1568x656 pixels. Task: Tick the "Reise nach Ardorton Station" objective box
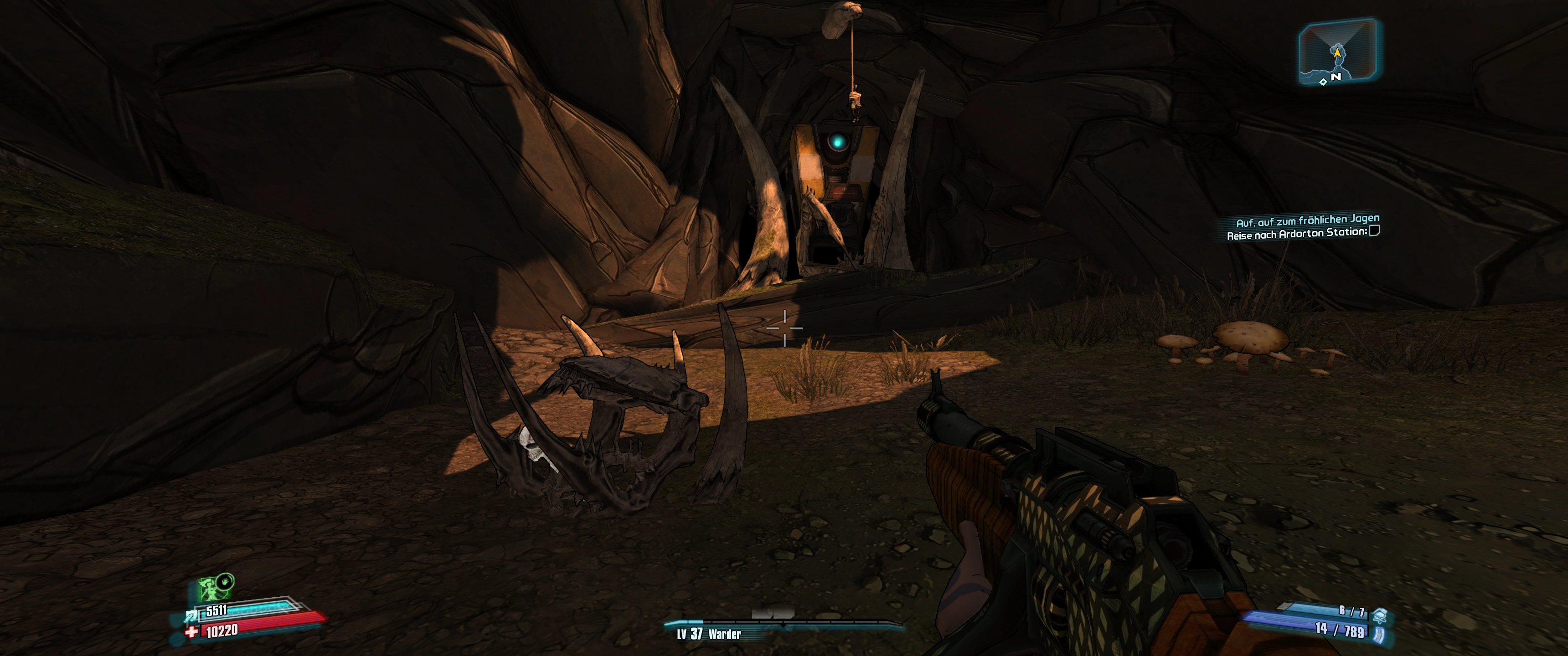(1374, 231)
